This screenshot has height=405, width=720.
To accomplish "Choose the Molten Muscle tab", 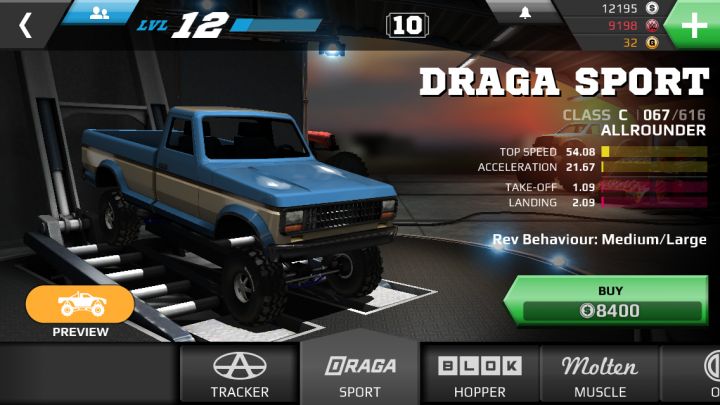I will click(600, 375).
